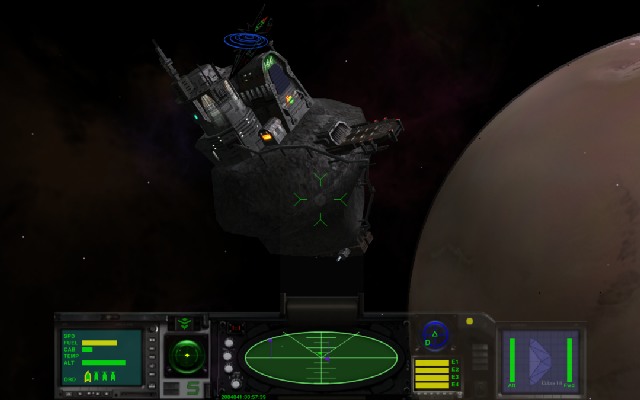Image resolution: width=640 pixels, height=400 pixels.
Task: Click the left status monitor screen
Action: (x=101, y=358)
